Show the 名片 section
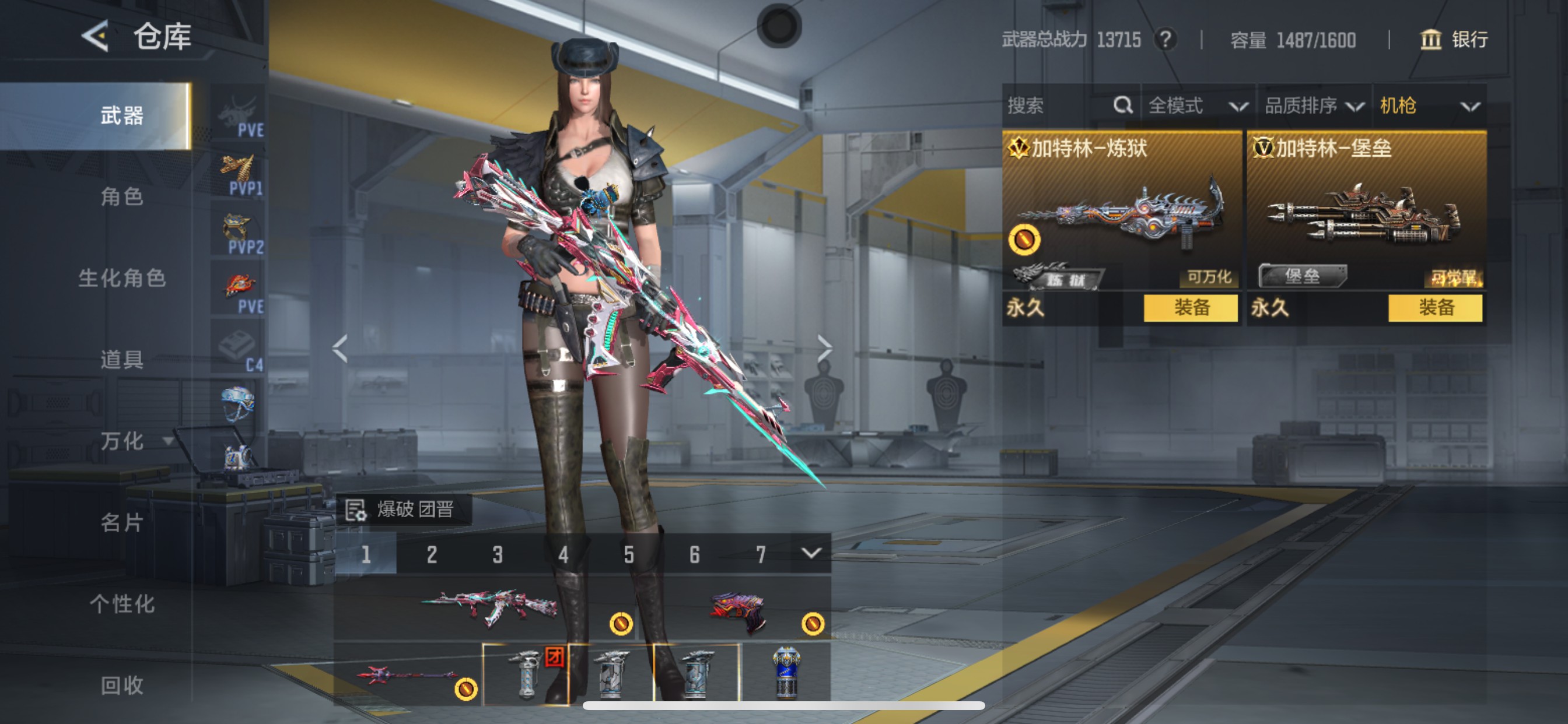 (x=122, y=523)
